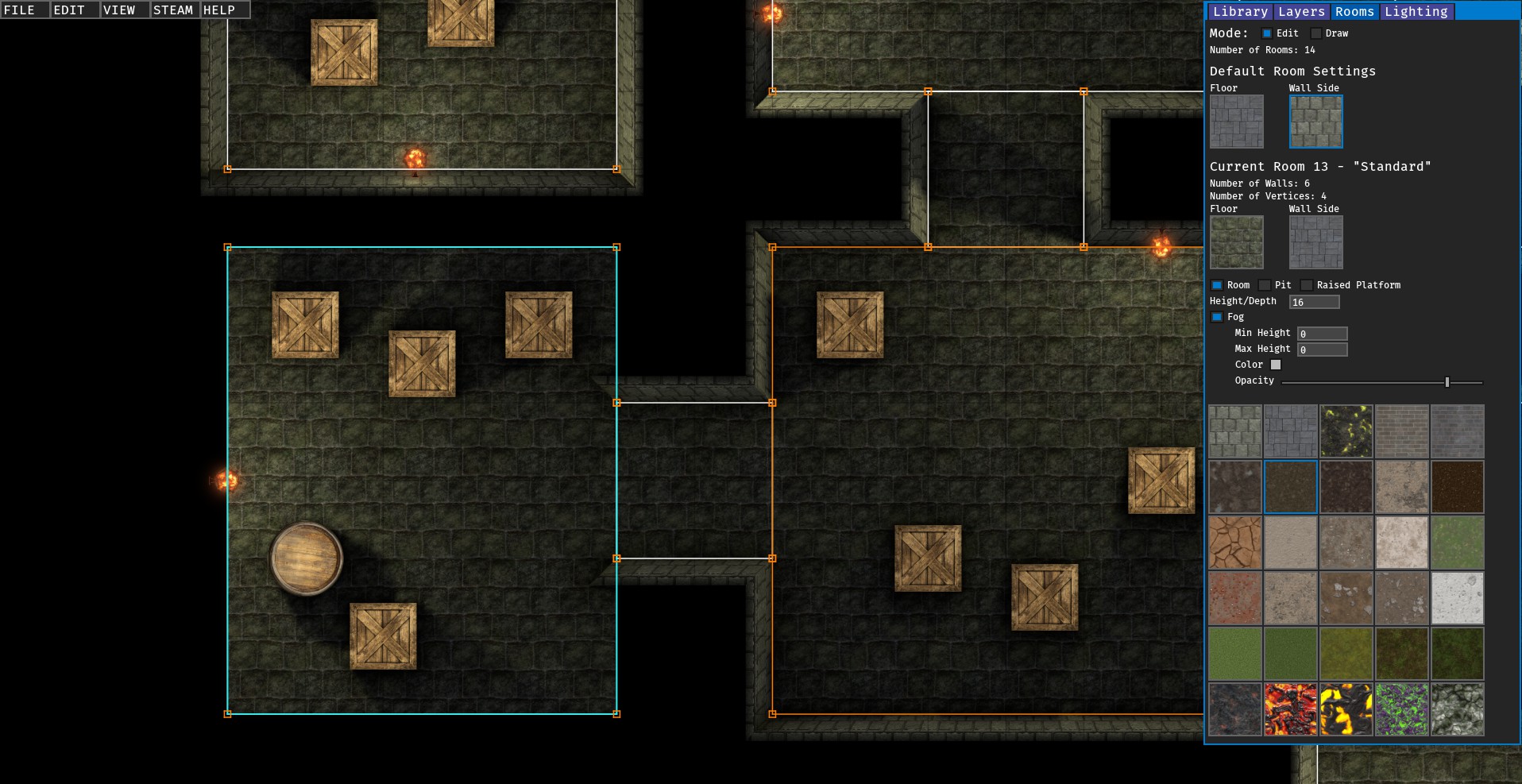Select the purple-green alien growth texture
This screenshot has height=784, width=1522.
coord(1402,709)
